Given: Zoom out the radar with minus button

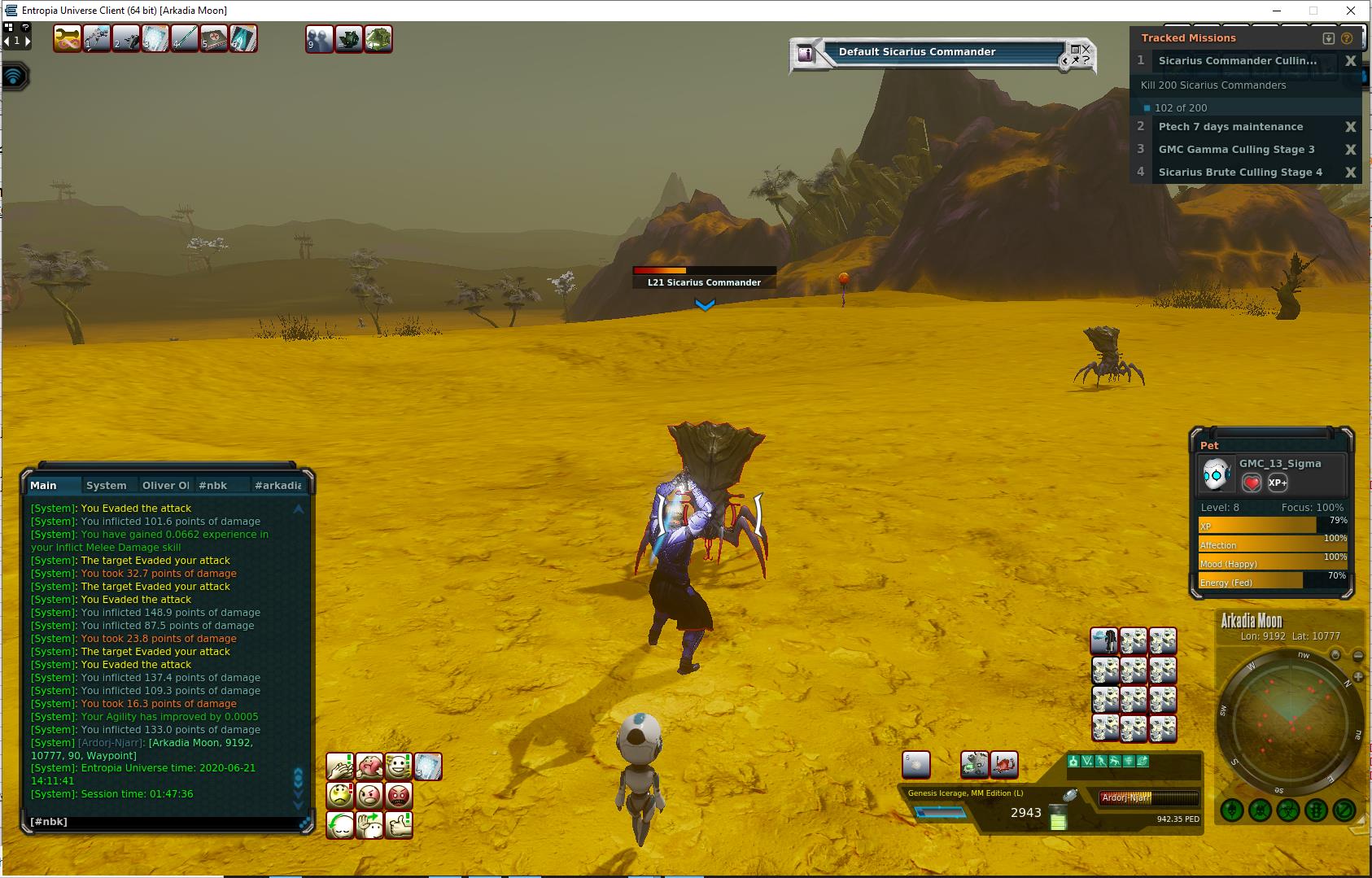Looking at the screenshot, I should tap(1358, 656).
